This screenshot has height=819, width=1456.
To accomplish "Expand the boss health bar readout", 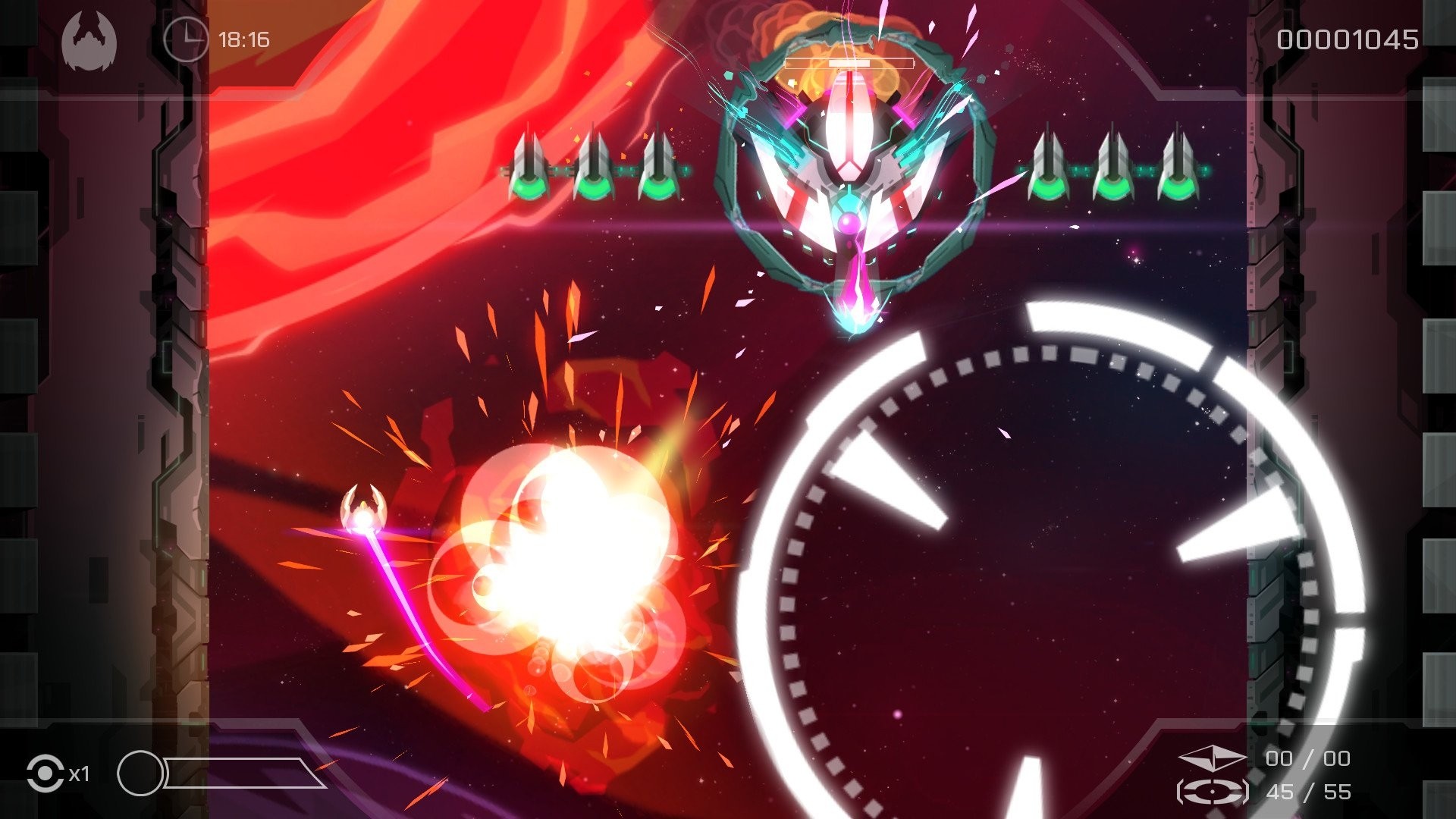I will click(x=849, y=64).
